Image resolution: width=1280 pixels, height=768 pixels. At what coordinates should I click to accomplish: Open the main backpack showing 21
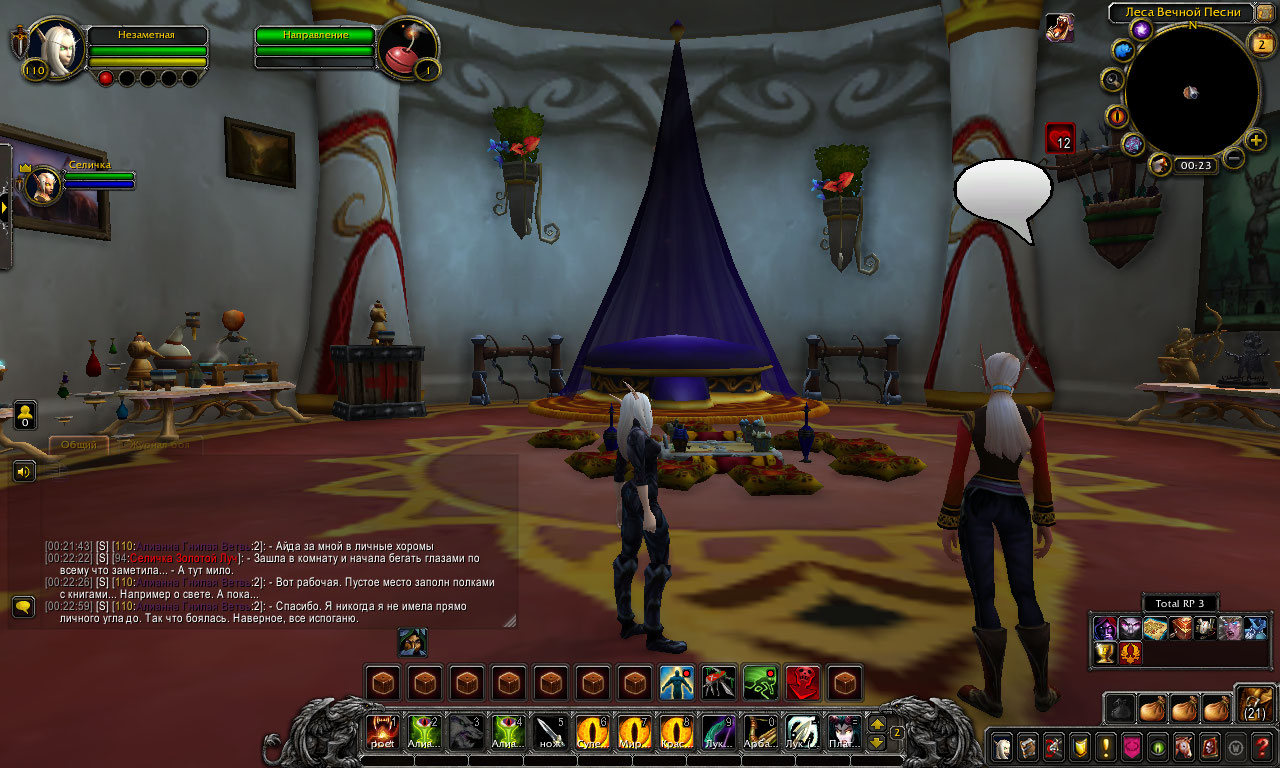1256,705
